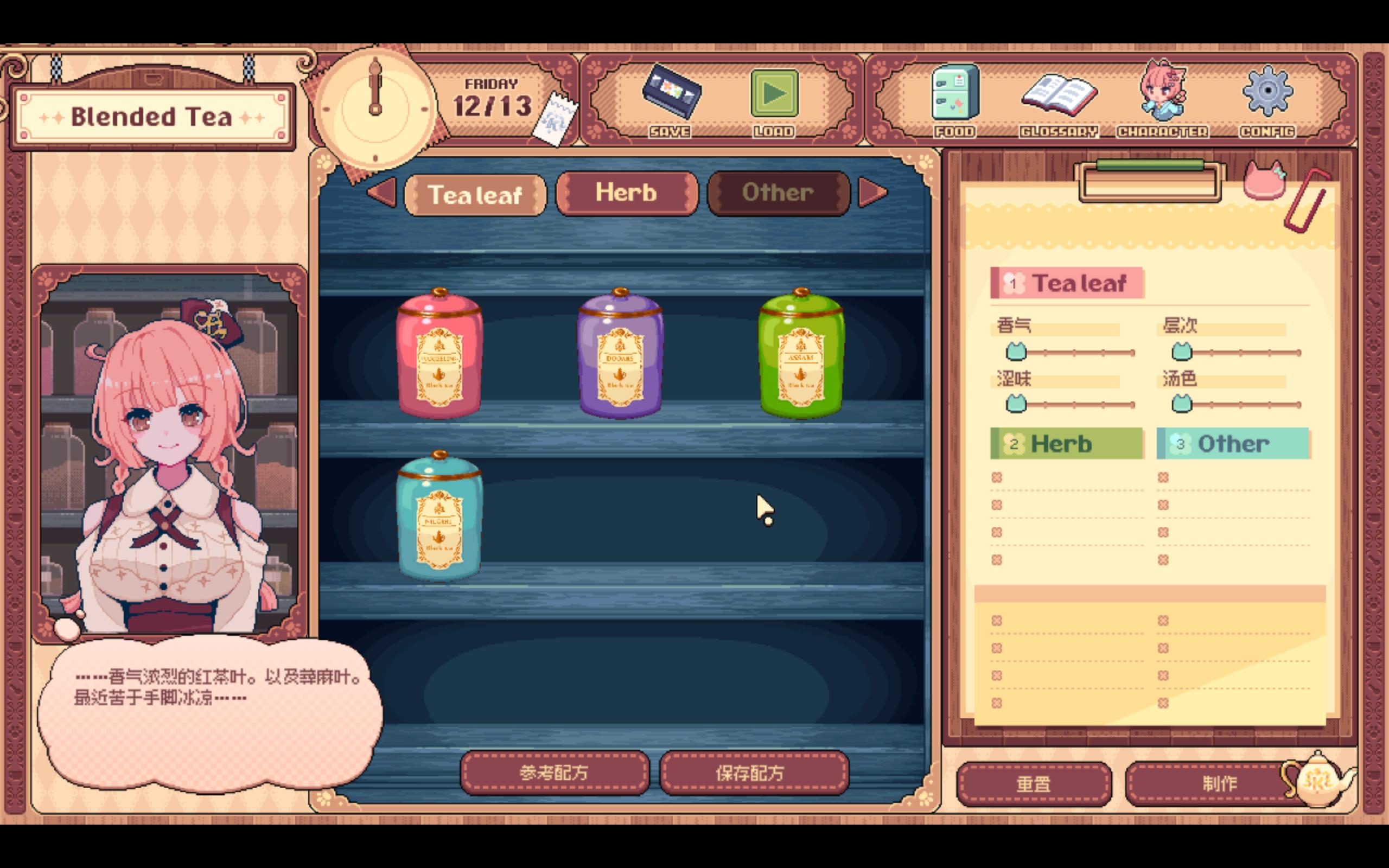Screen dimensions: 1389x868
Task: Click the right arrow beside the tabs
Action: point(872,193)
